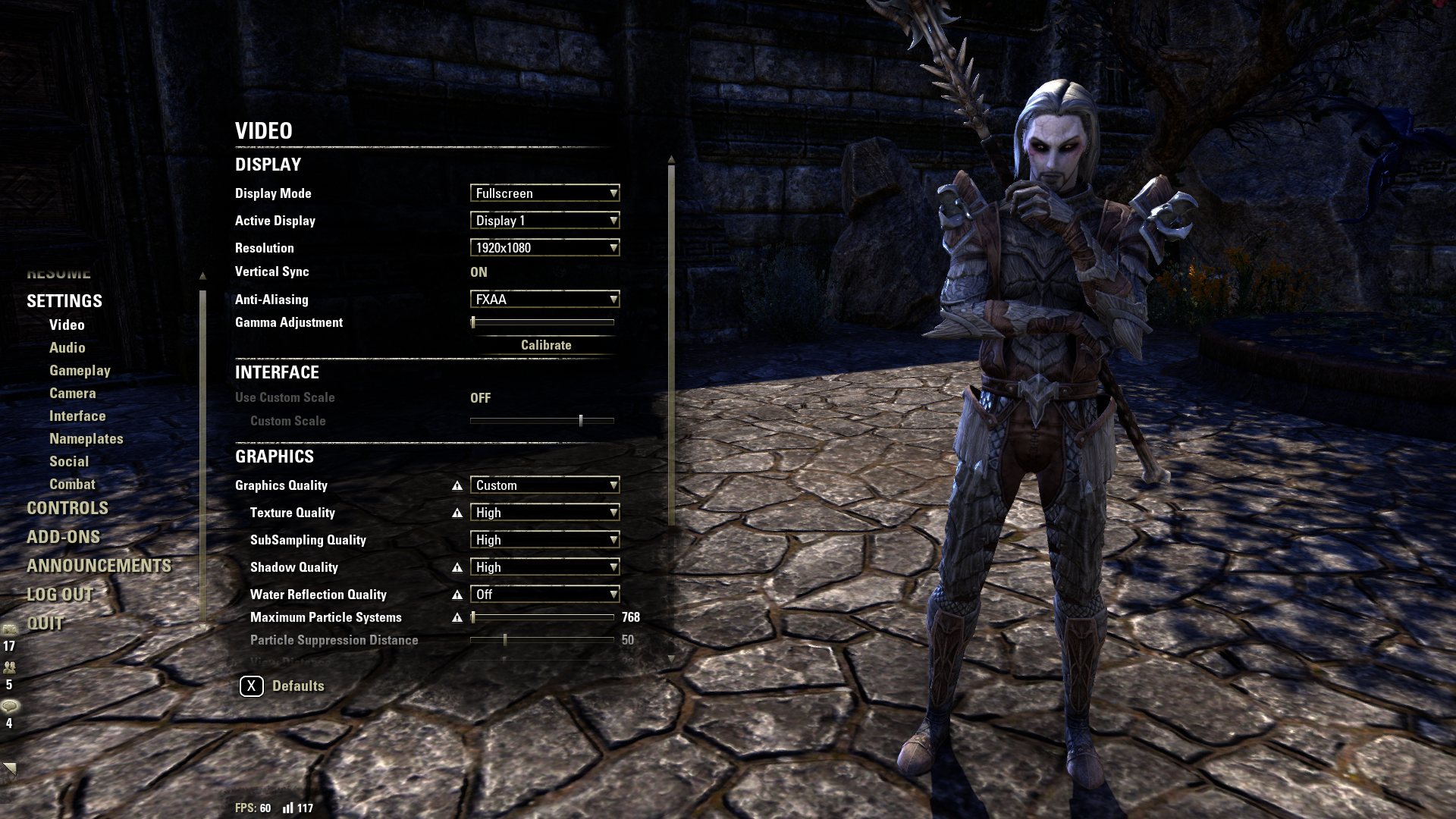Select the SubSampling Quality dropdown
The height and width of the screenshot is (819, 1456).
pos(544,540)
